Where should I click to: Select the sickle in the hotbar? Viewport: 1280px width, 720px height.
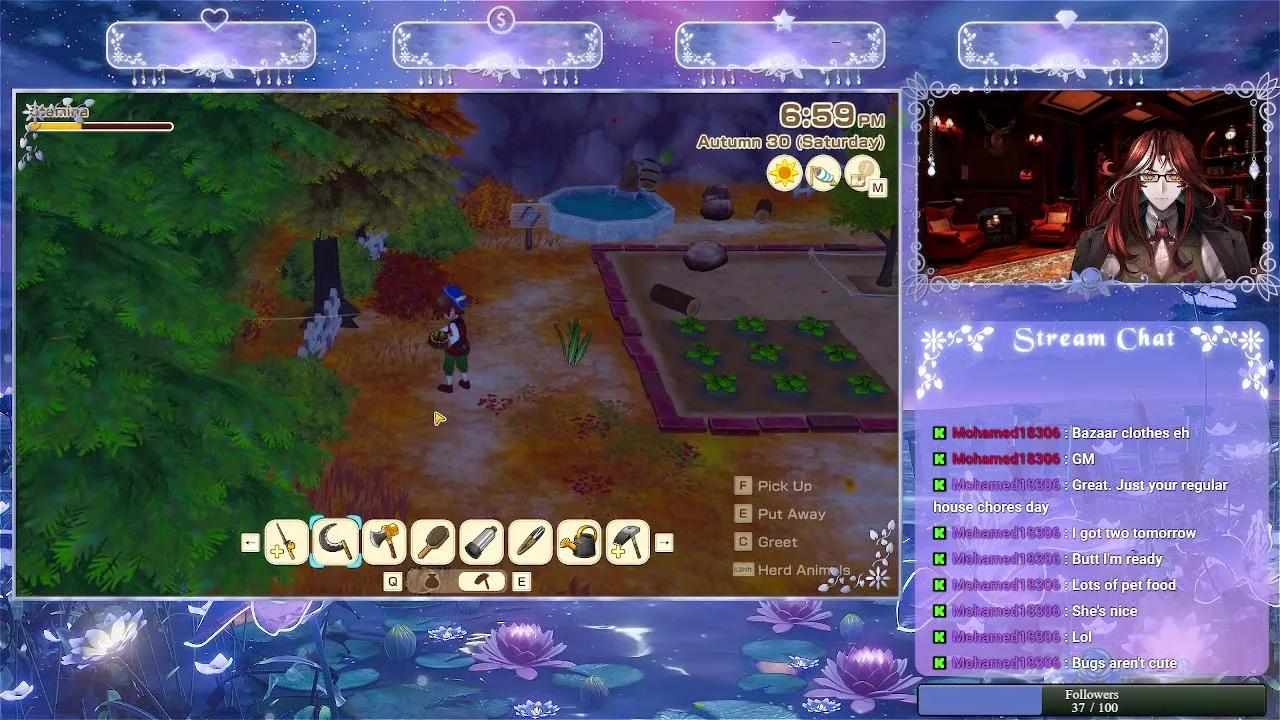337,541
